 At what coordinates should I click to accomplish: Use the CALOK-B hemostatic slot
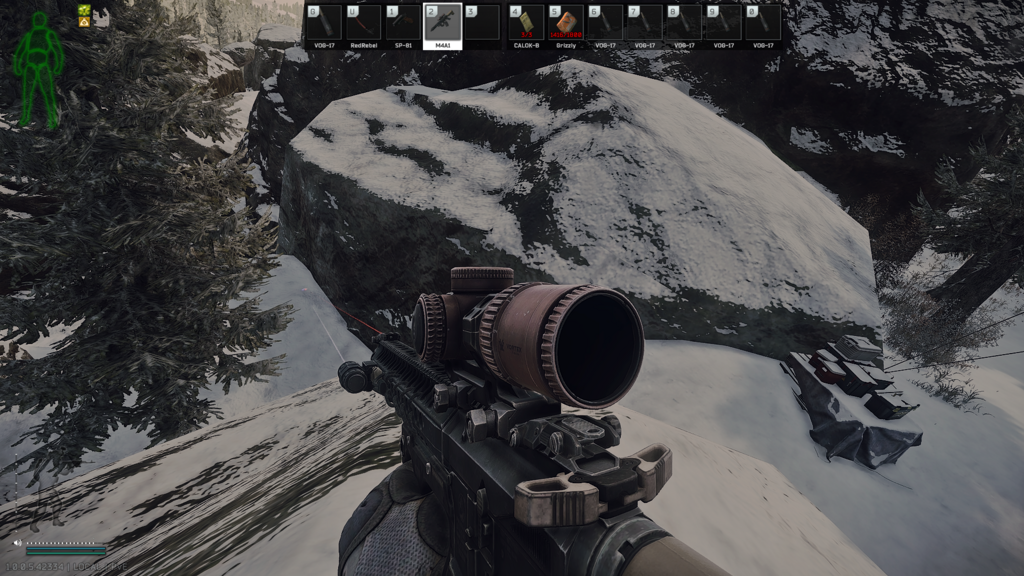(x=526, y=23)
